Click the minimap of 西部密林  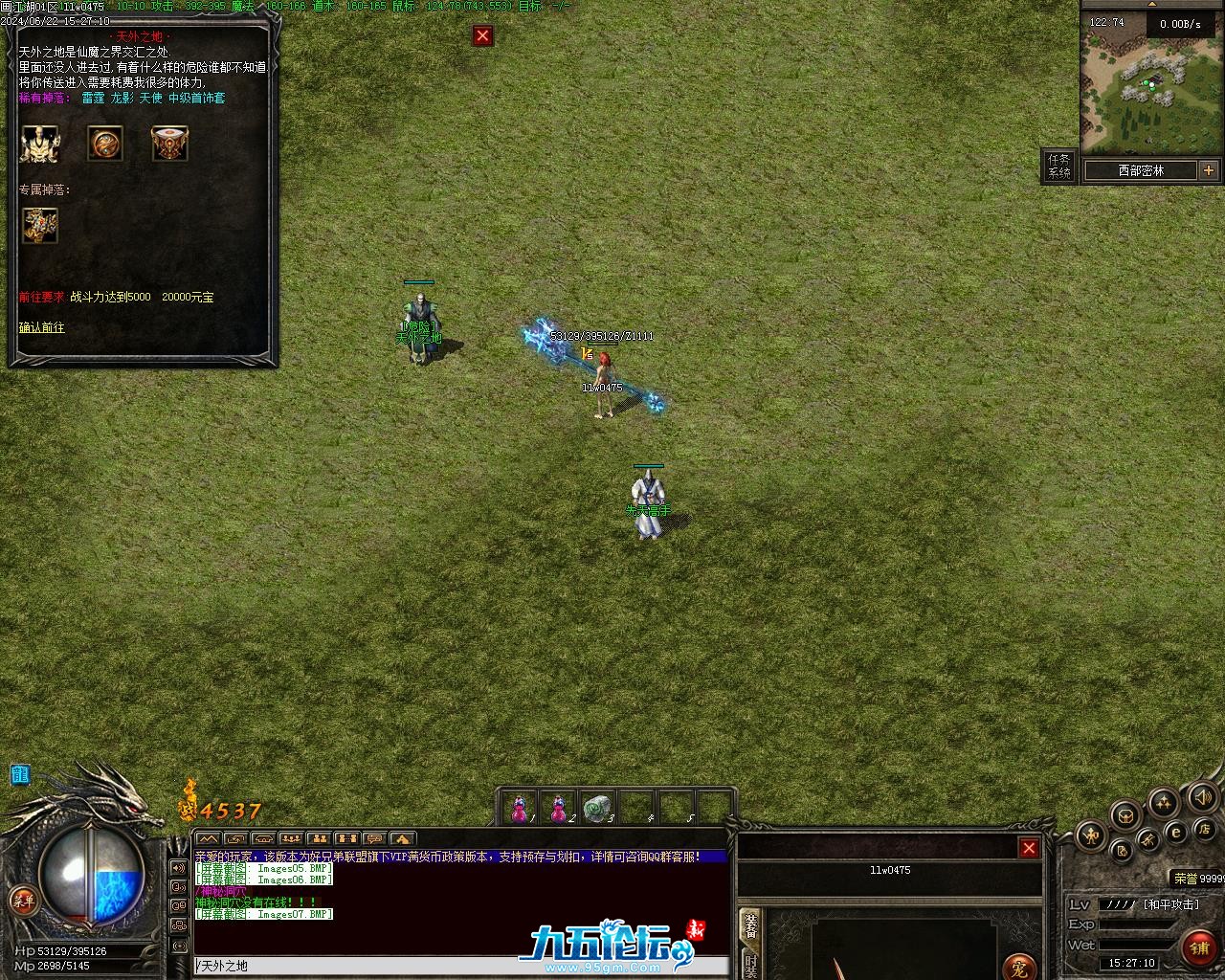(1151, 83)
